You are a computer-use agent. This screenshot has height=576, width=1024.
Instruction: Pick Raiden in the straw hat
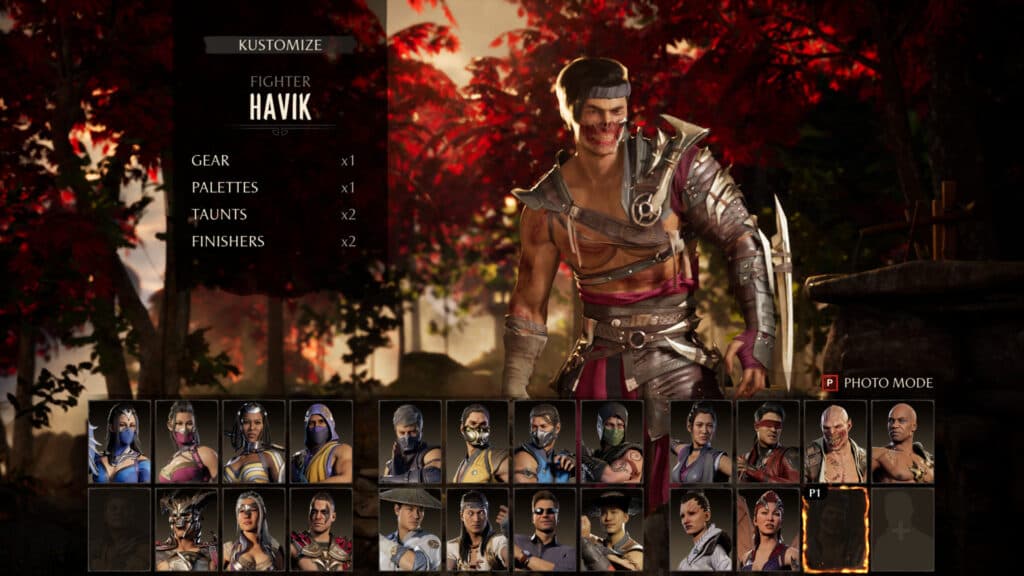410,529
